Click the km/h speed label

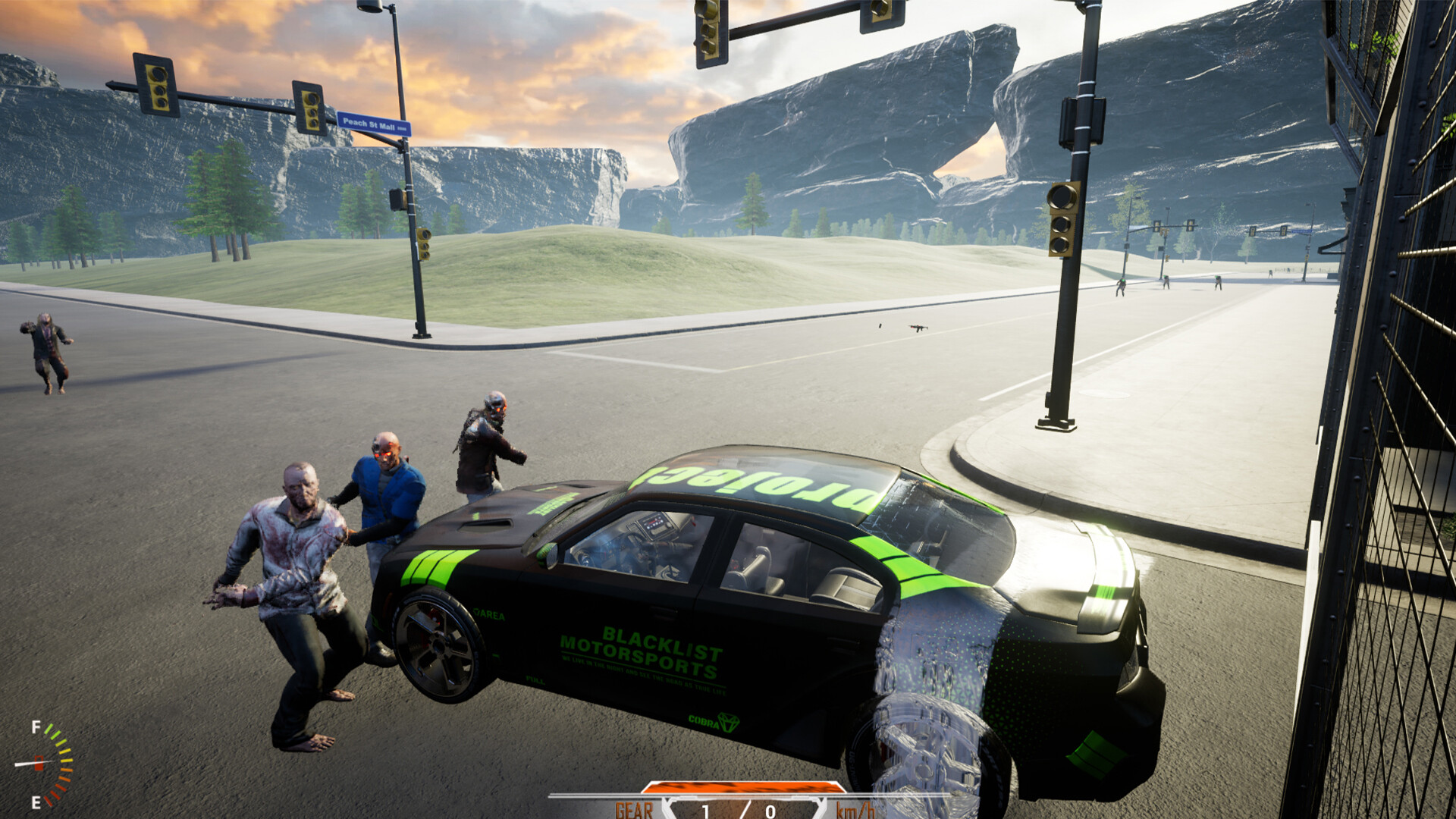point(855,810)
